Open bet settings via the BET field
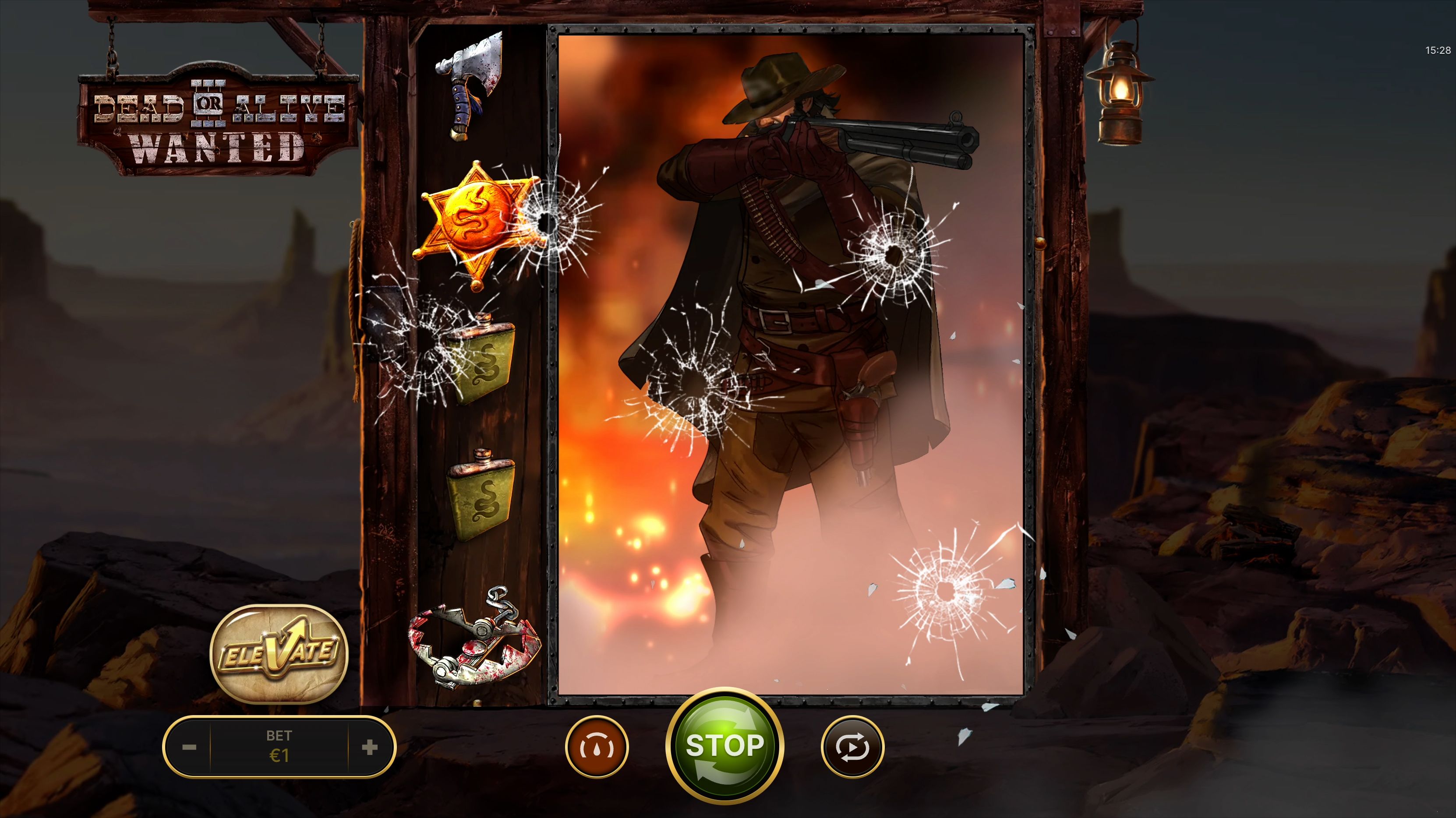 [x=281, y=746]
